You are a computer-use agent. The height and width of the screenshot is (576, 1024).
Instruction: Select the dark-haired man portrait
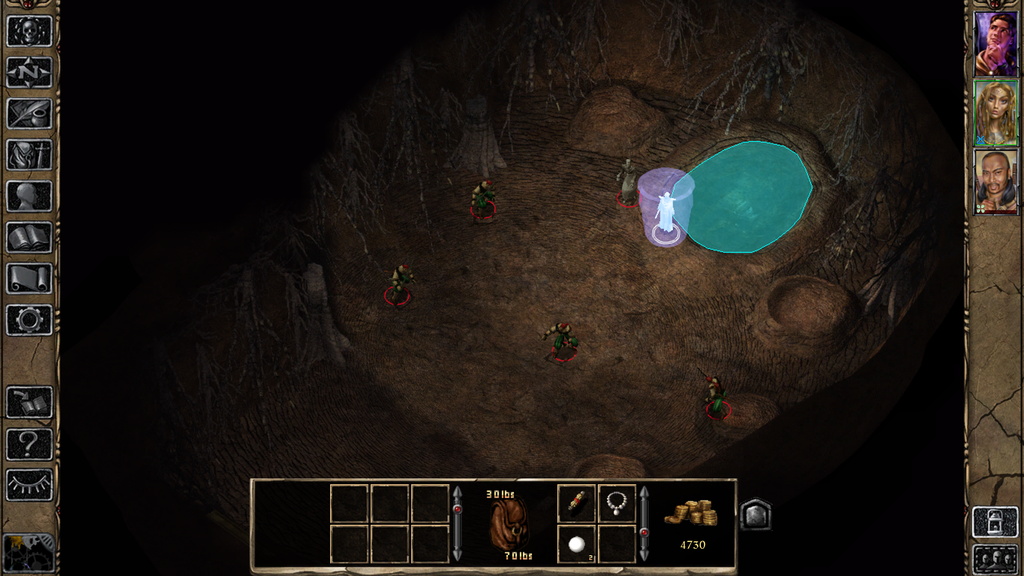click(996, 43)
